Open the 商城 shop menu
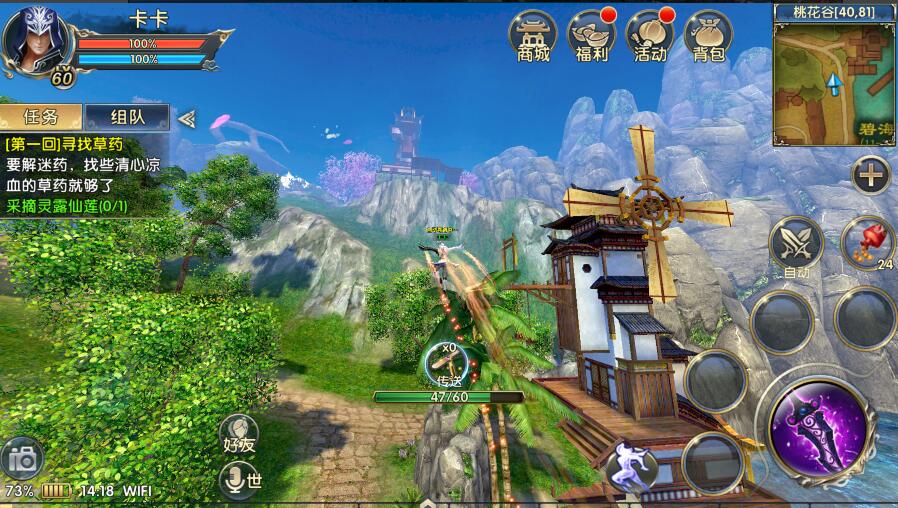The width and height of the screenshot is (898, 508). click(534, 37)
